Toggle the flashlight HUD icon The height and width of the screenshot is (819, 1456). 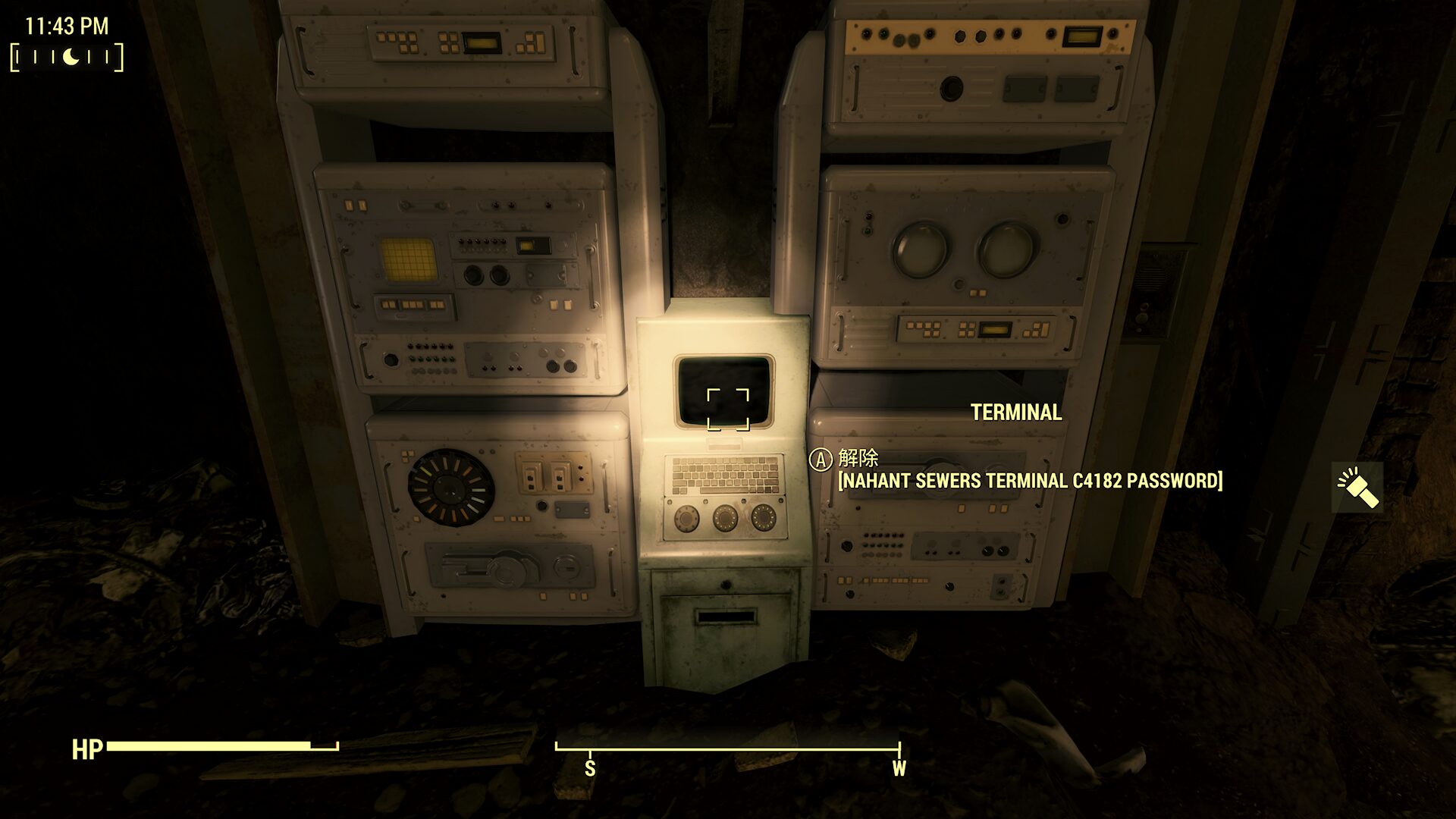click(x=1357, y=488)
